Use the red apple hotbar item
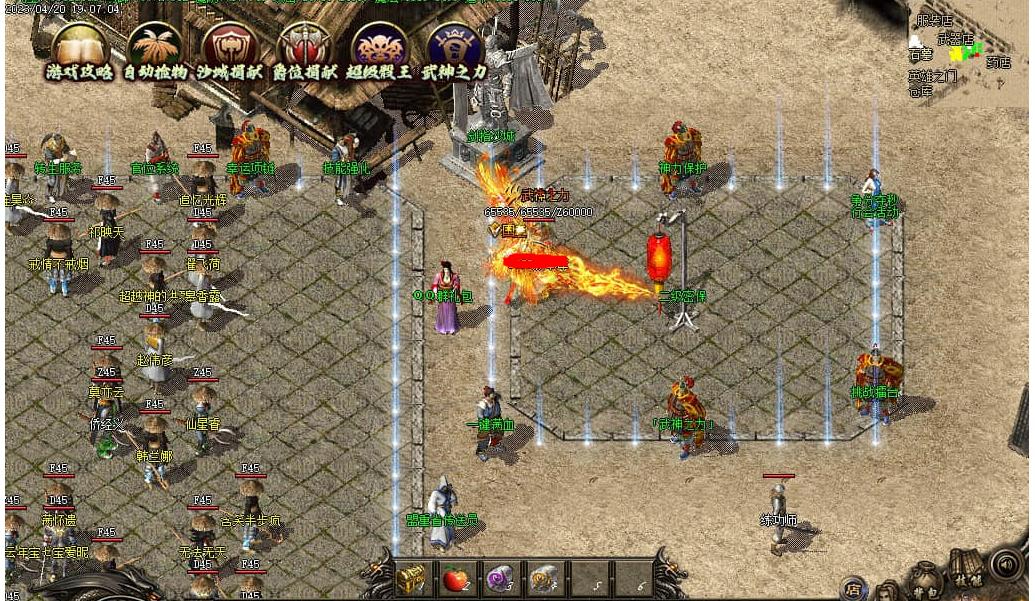Screen dimensions: 1035x601 coord(456,577)
